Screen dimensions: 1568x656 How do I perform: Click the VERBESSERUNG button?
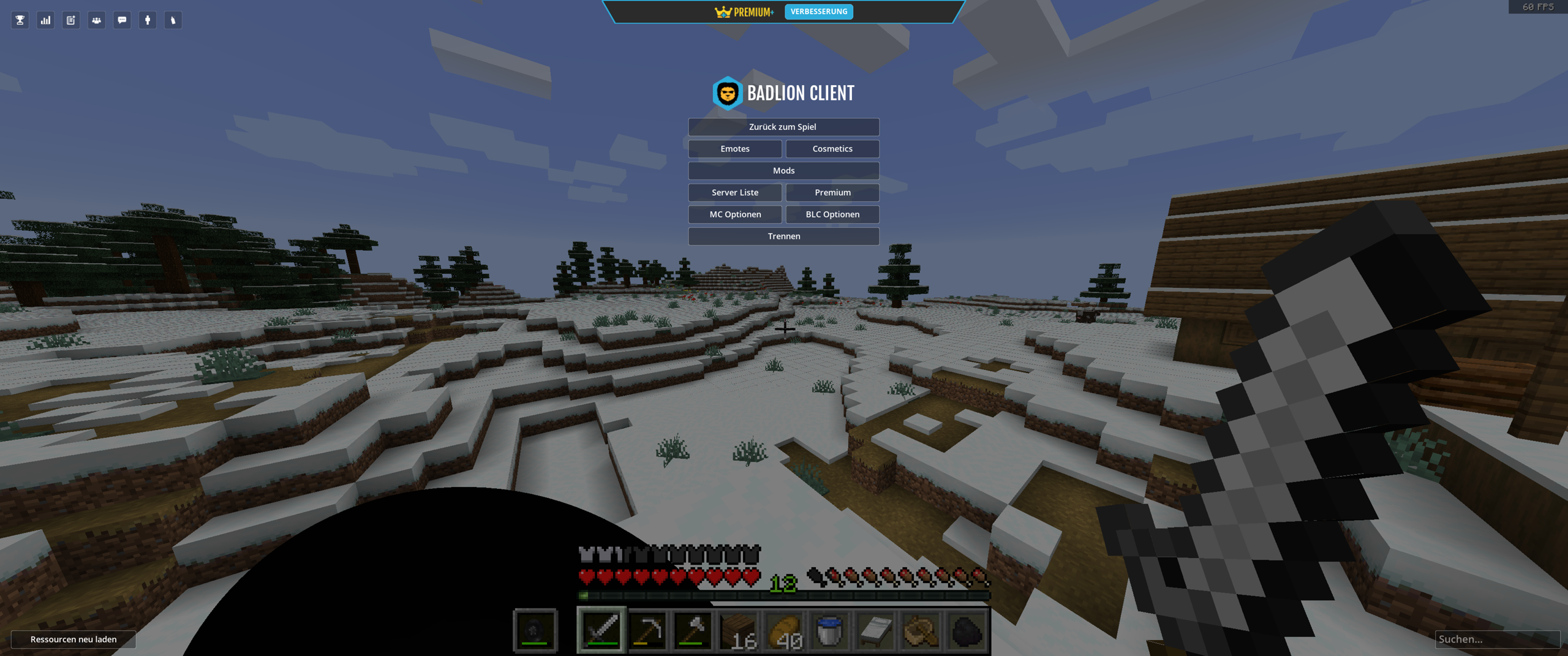coord(819,11)
